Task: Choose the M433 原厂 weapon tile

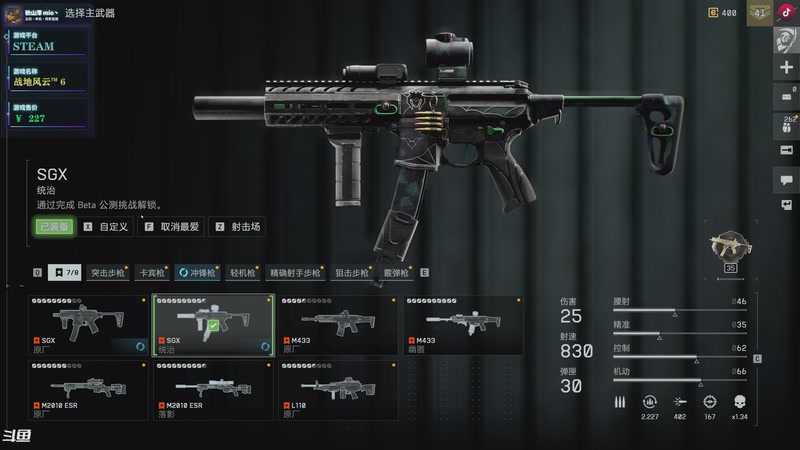Action: click(x=338, y=324)
